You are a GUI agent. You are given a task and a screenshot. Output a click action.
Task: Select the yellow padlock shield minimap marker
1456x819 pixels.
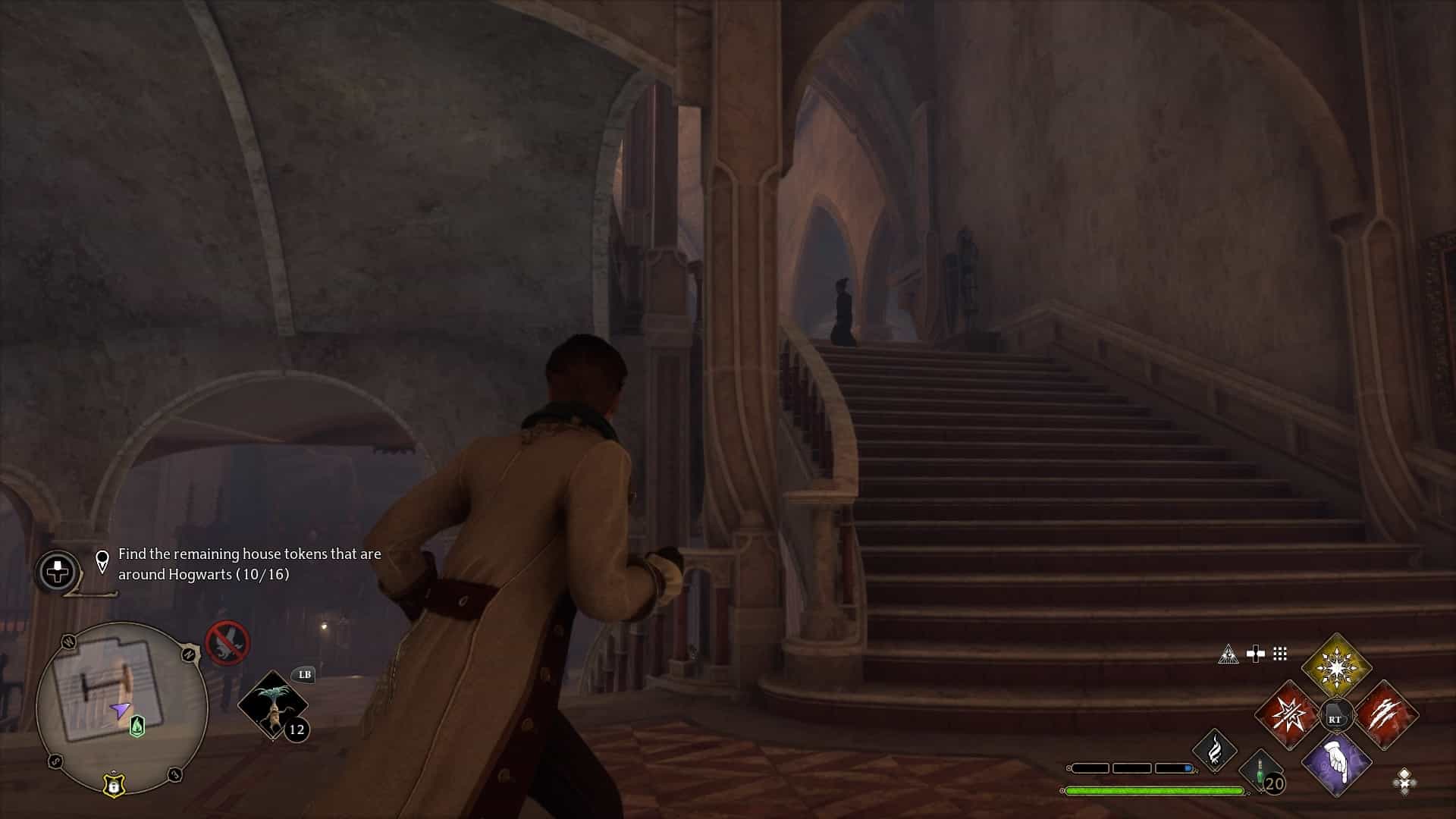114,785
